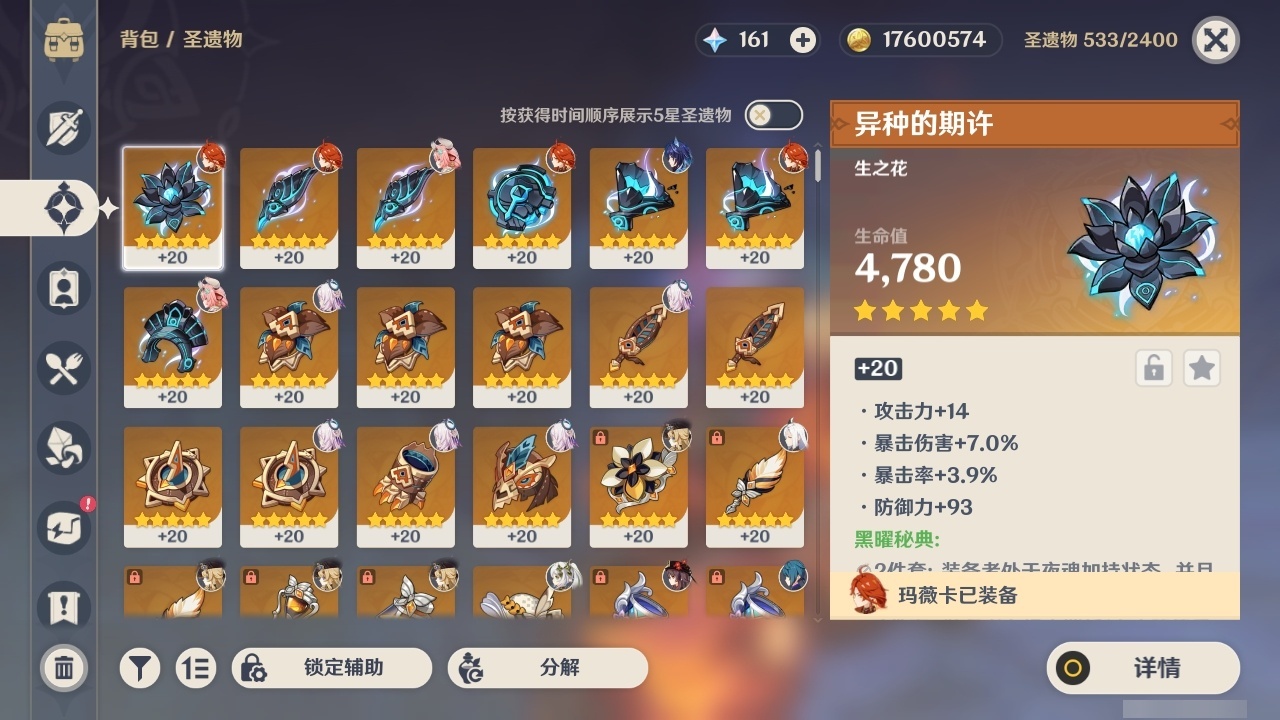Screen dimensions: 1280x720
Task: Open the crystal materials category
Action: [x=62, y=448]
